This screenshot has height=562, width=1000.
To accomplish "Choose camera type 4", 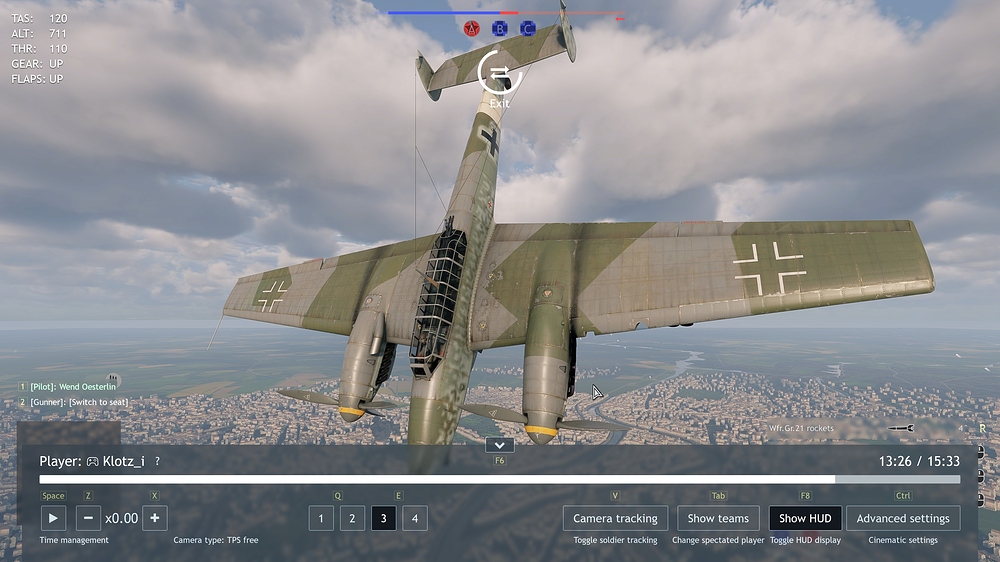I will pyautogui.click(x=414, y=518).
